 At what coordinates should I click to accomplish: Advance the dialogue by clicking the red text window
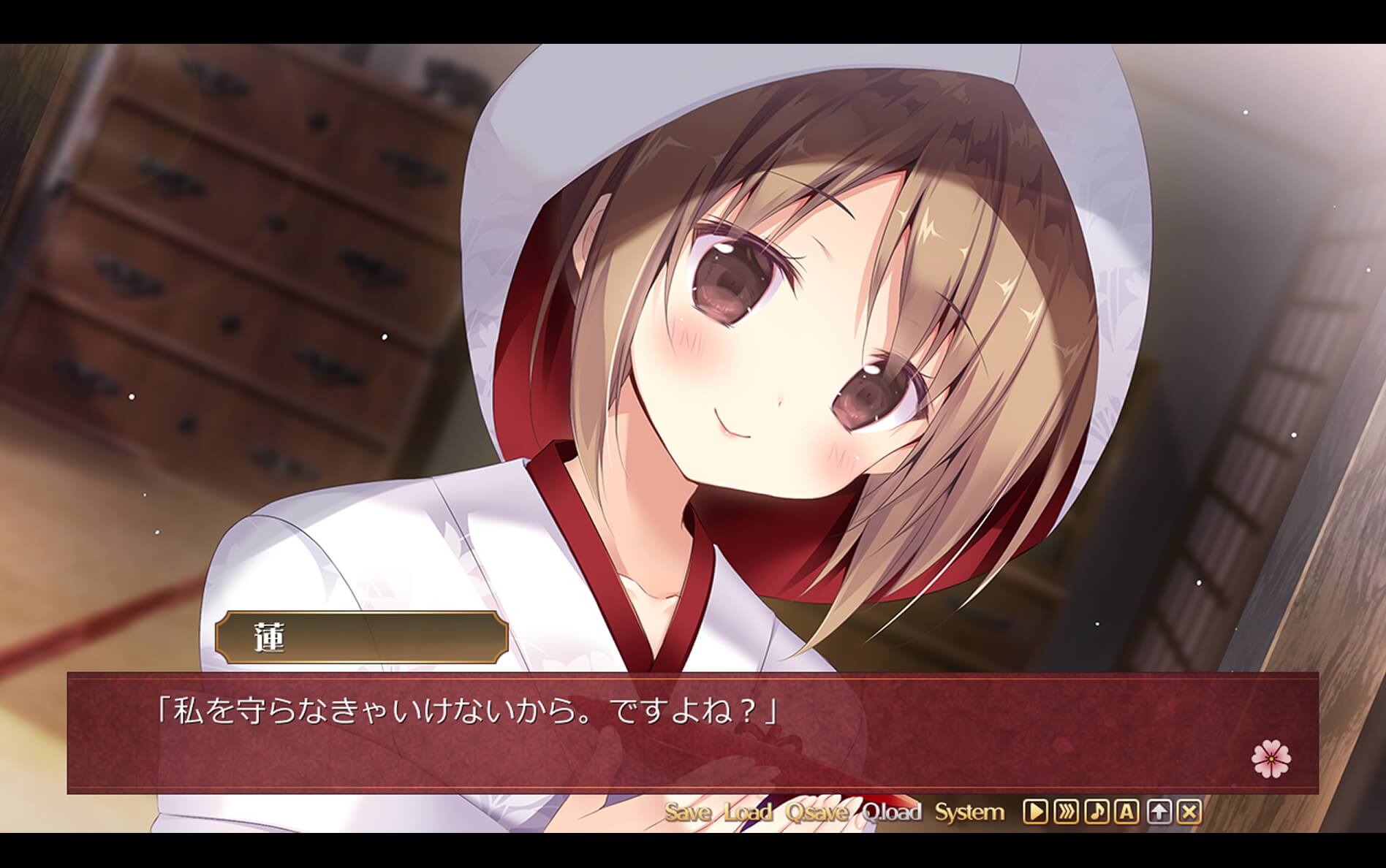point(693,731)
